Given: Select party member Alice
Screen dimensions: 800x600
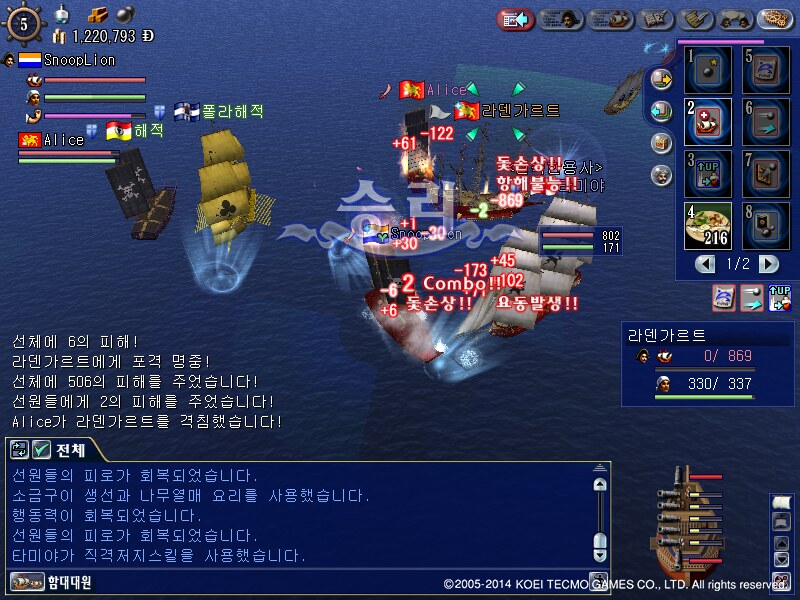Looking at the screenshot, I should click(62, 140).
